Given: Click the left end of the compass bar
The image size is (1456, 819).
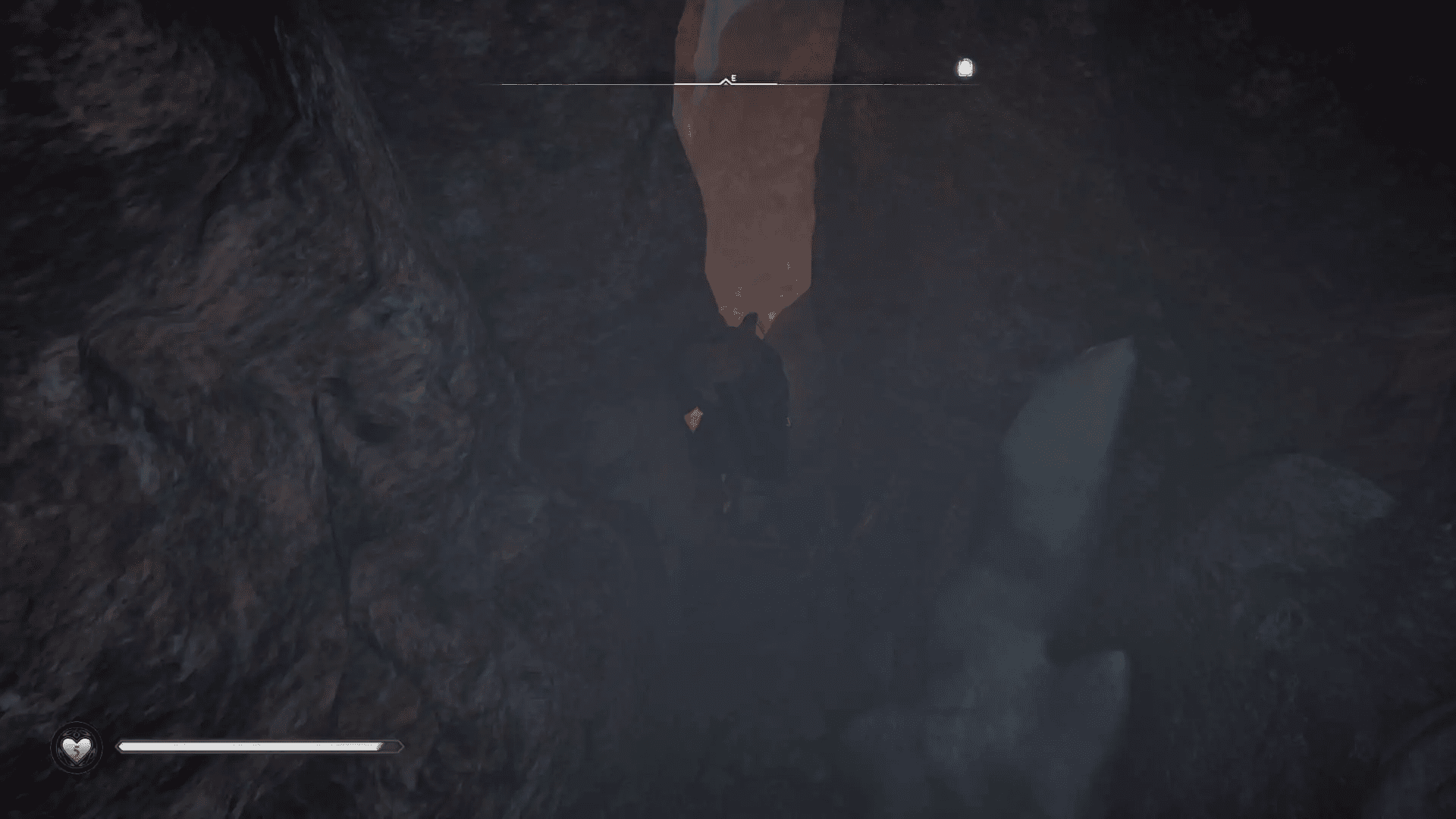Looking at the screenshot, I should coord(499,83).
